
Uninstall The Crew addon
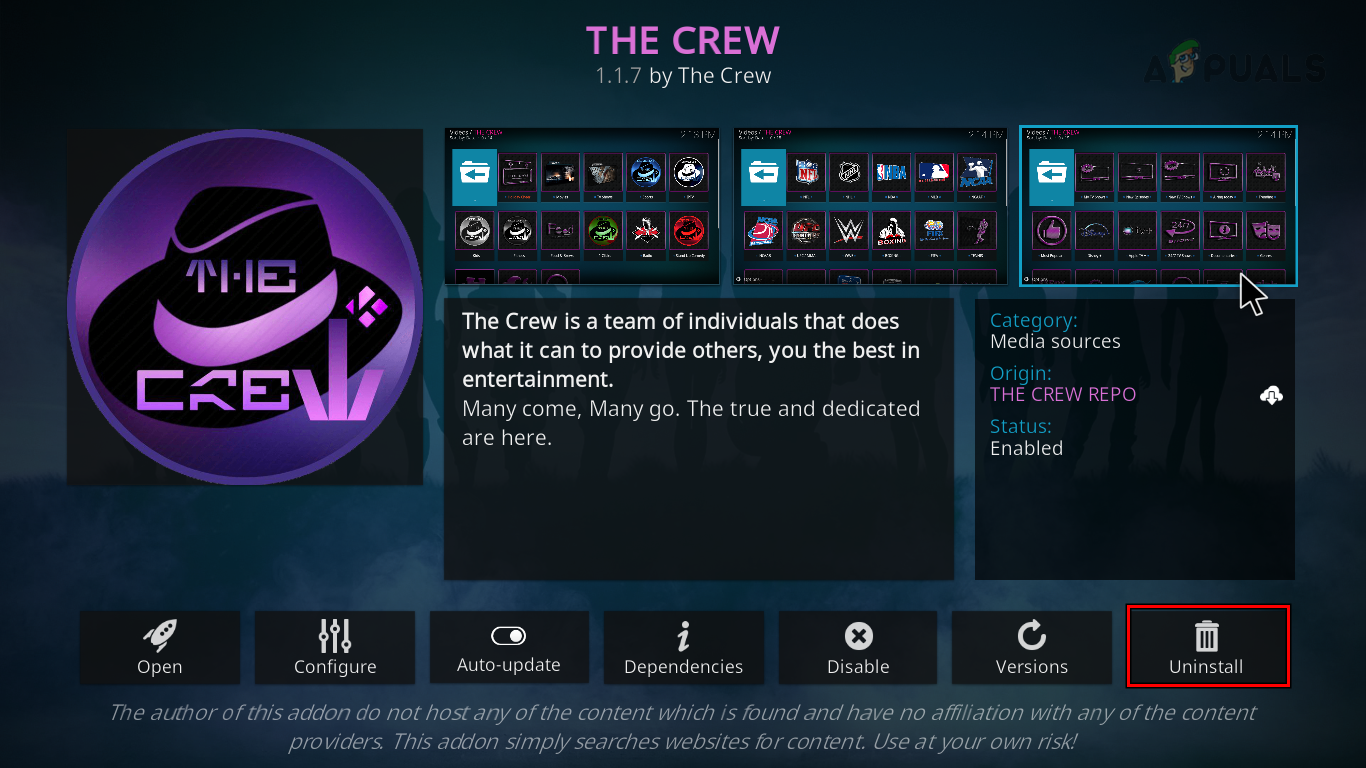click(1207, 648)
